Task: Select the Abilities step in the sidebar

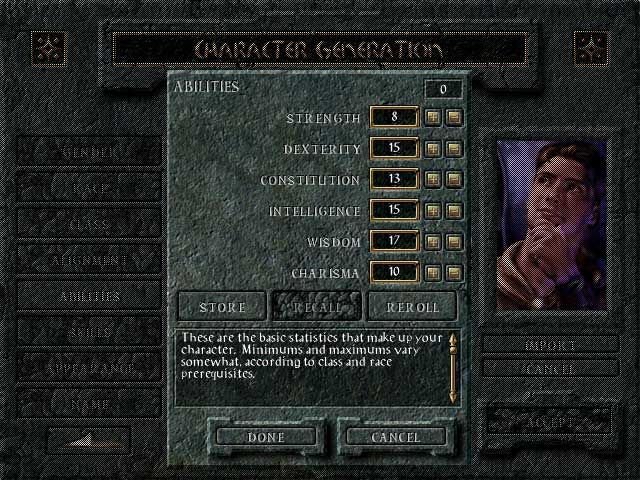Action: click(89, 296)
